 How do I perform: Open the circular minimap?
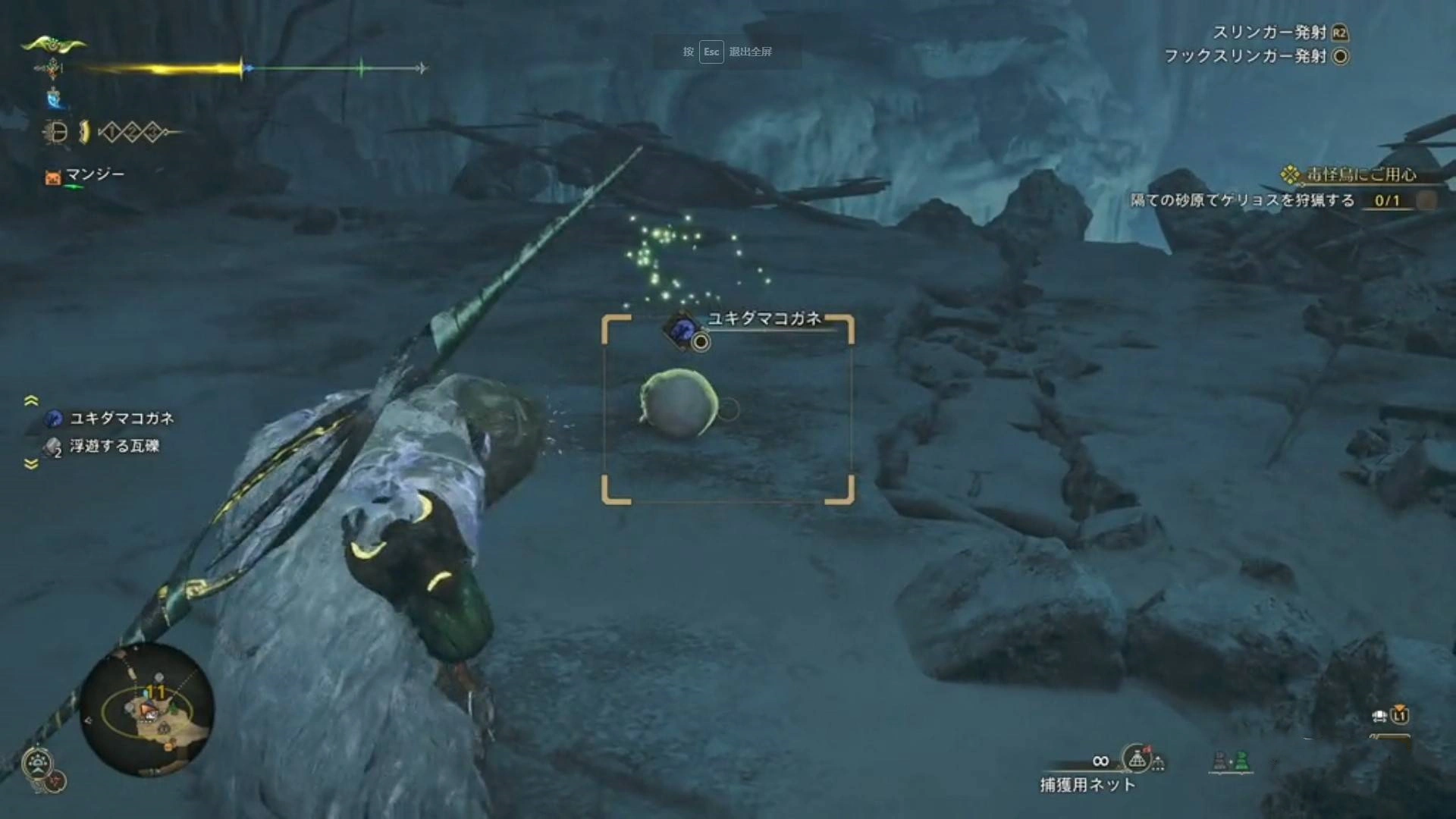[147, 710]
